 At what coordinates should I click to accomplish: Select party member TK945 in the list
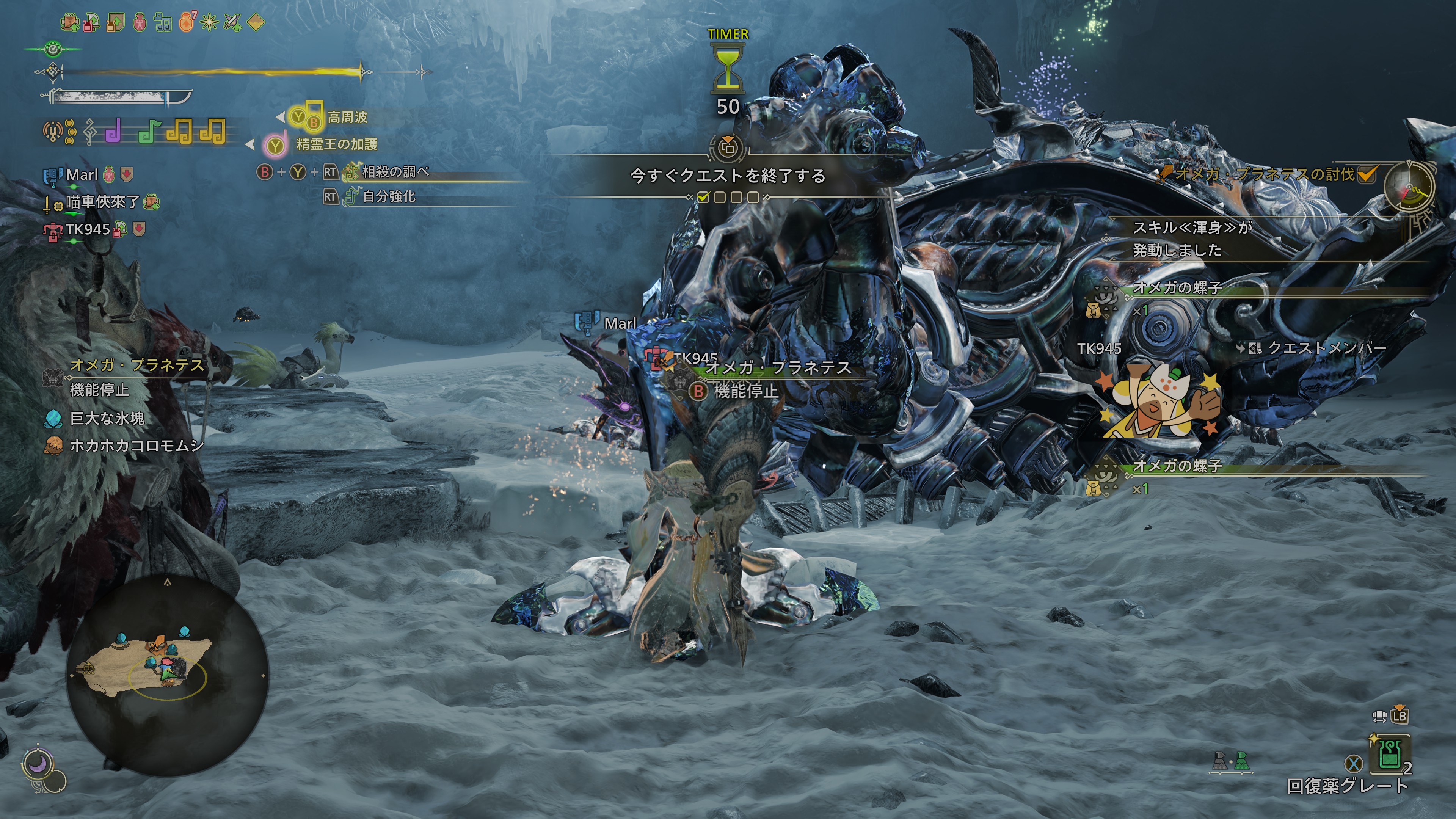(88, 229)
